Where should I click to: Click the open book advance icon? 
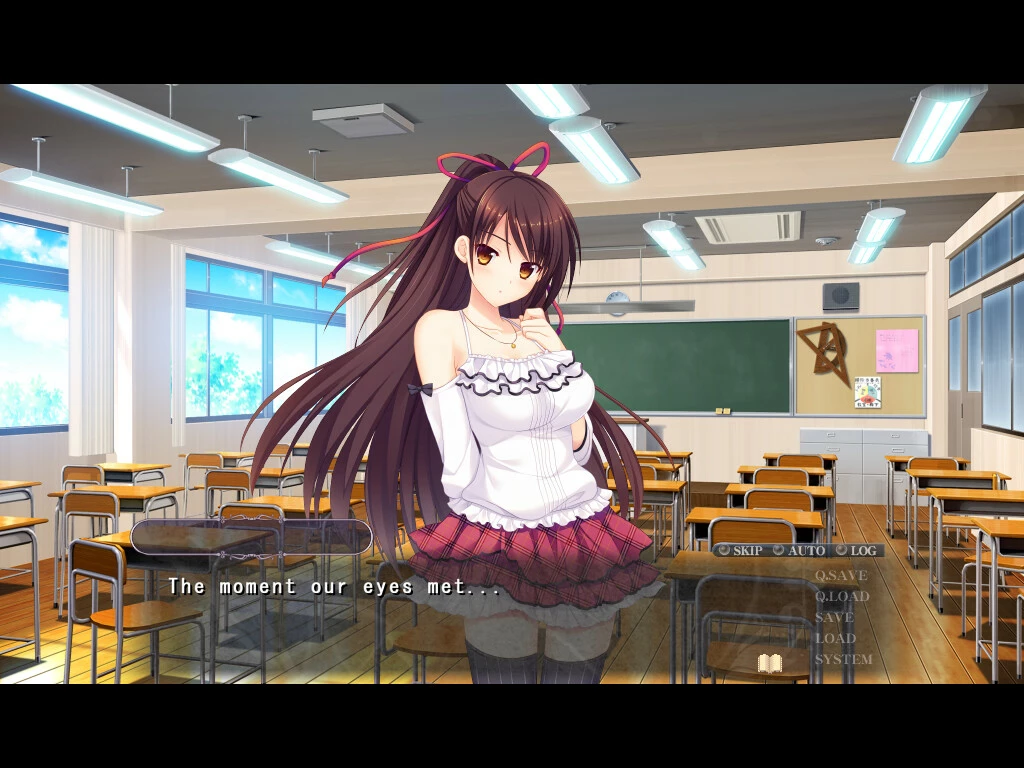pyautogui.click(x=769, y=662)
